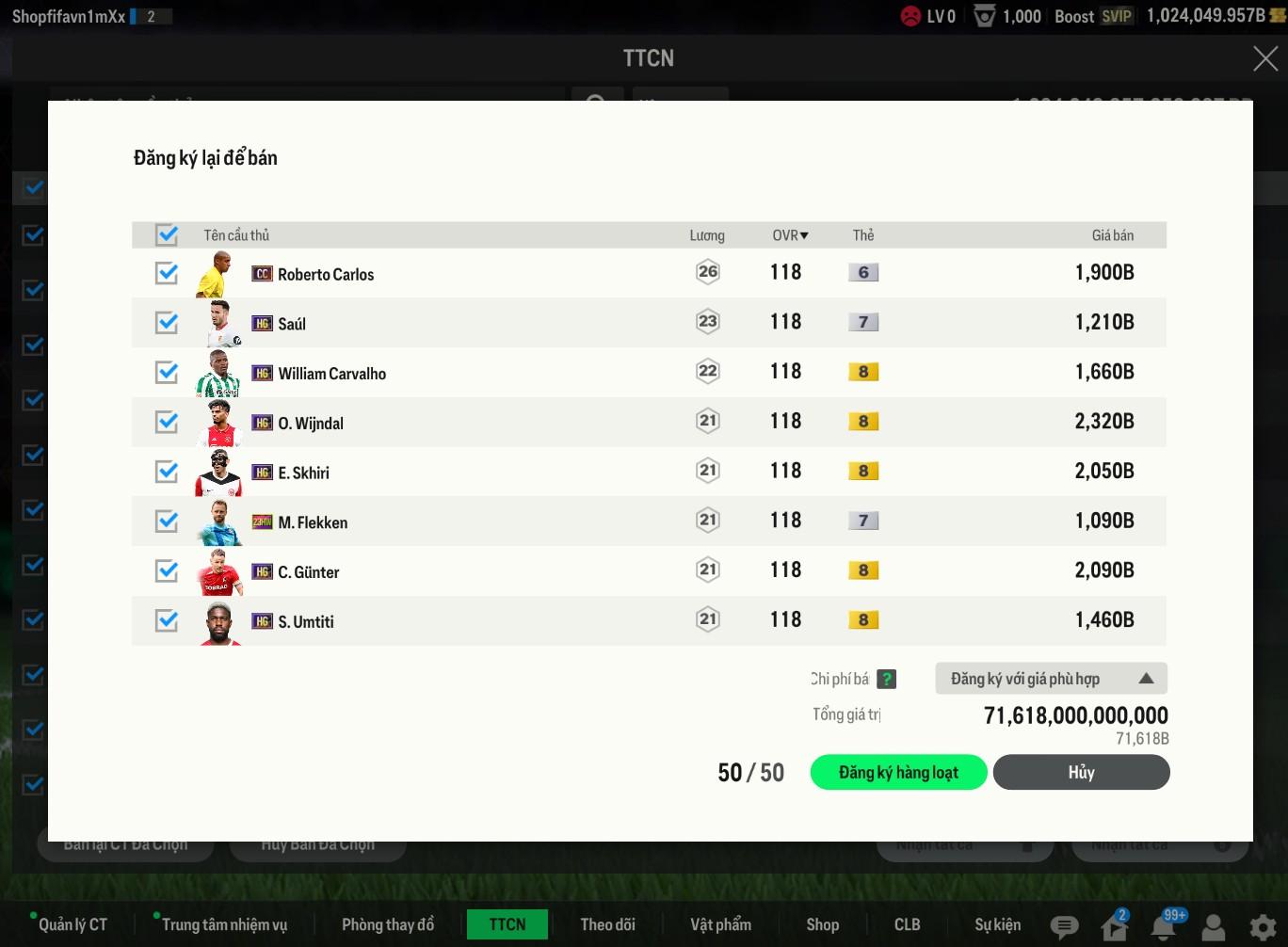Toggle the select-all checkbox in header row
Screen dimensions: 1288x947
tap(167, 234)
